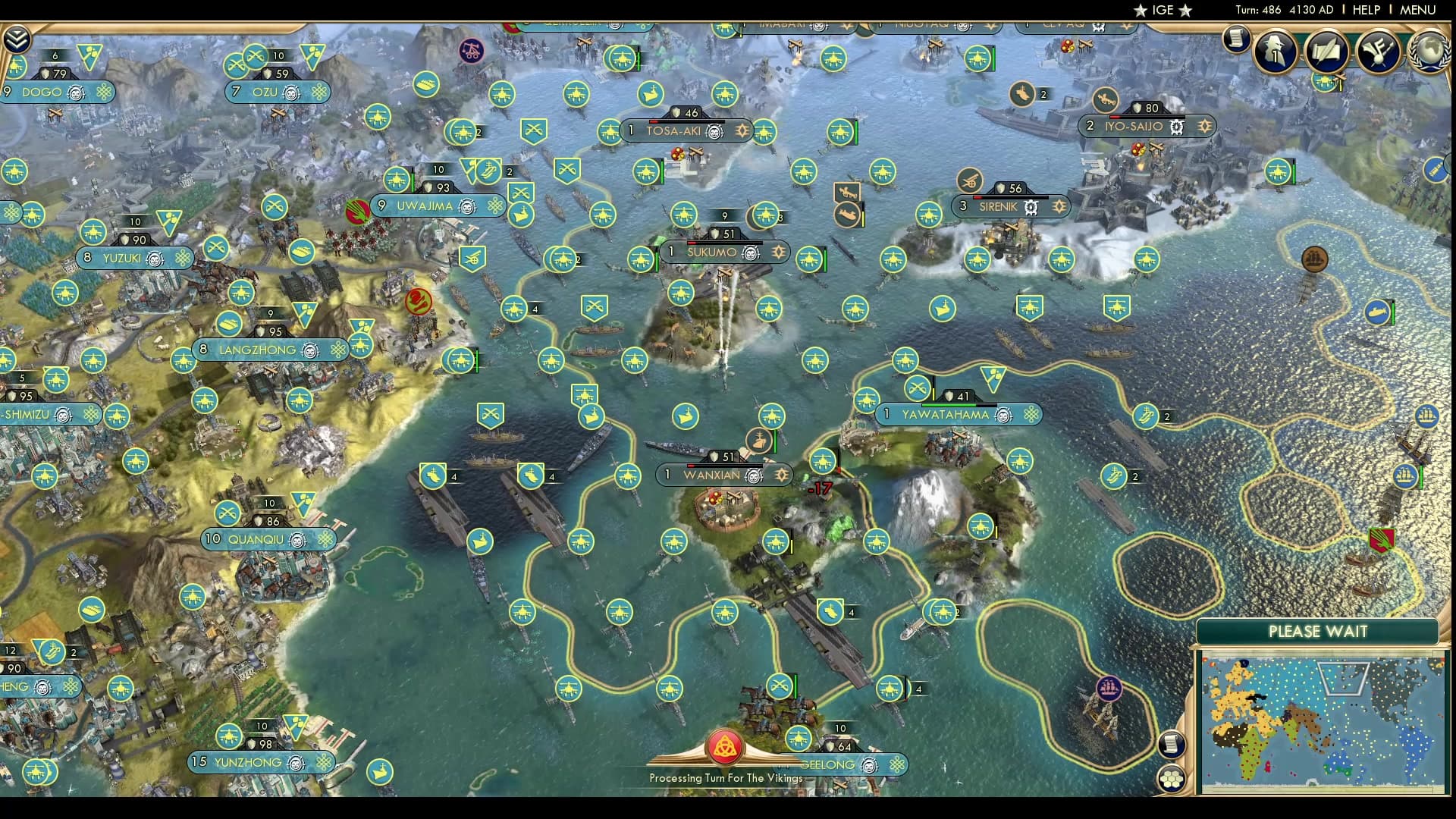Select the Sirenik city-state banner
Screen dimensions: 1456x819
tap(998, 206)
